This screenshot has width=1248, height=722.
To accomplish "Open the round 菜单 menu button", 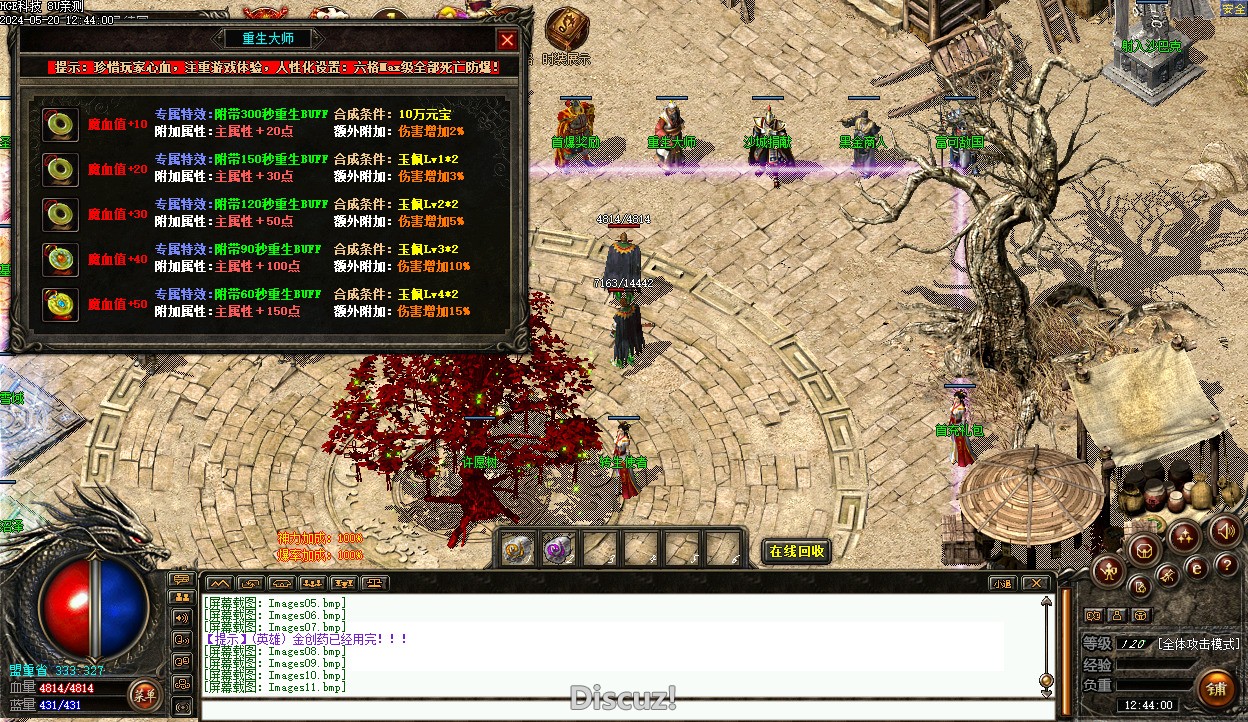I will tap(143, 693).
